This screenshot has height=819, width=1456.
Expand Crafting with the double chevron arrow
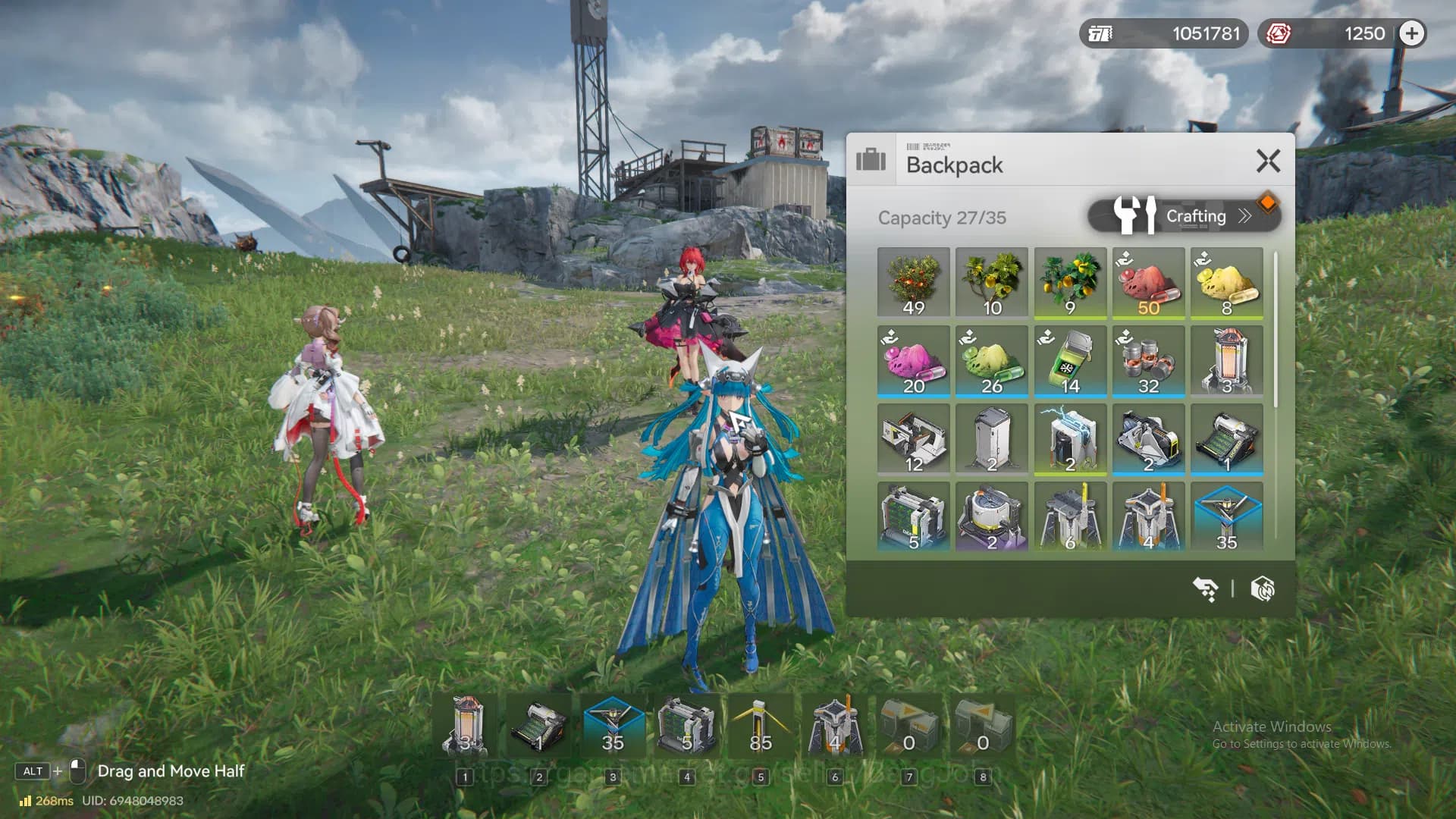(x=1244, y=215)
